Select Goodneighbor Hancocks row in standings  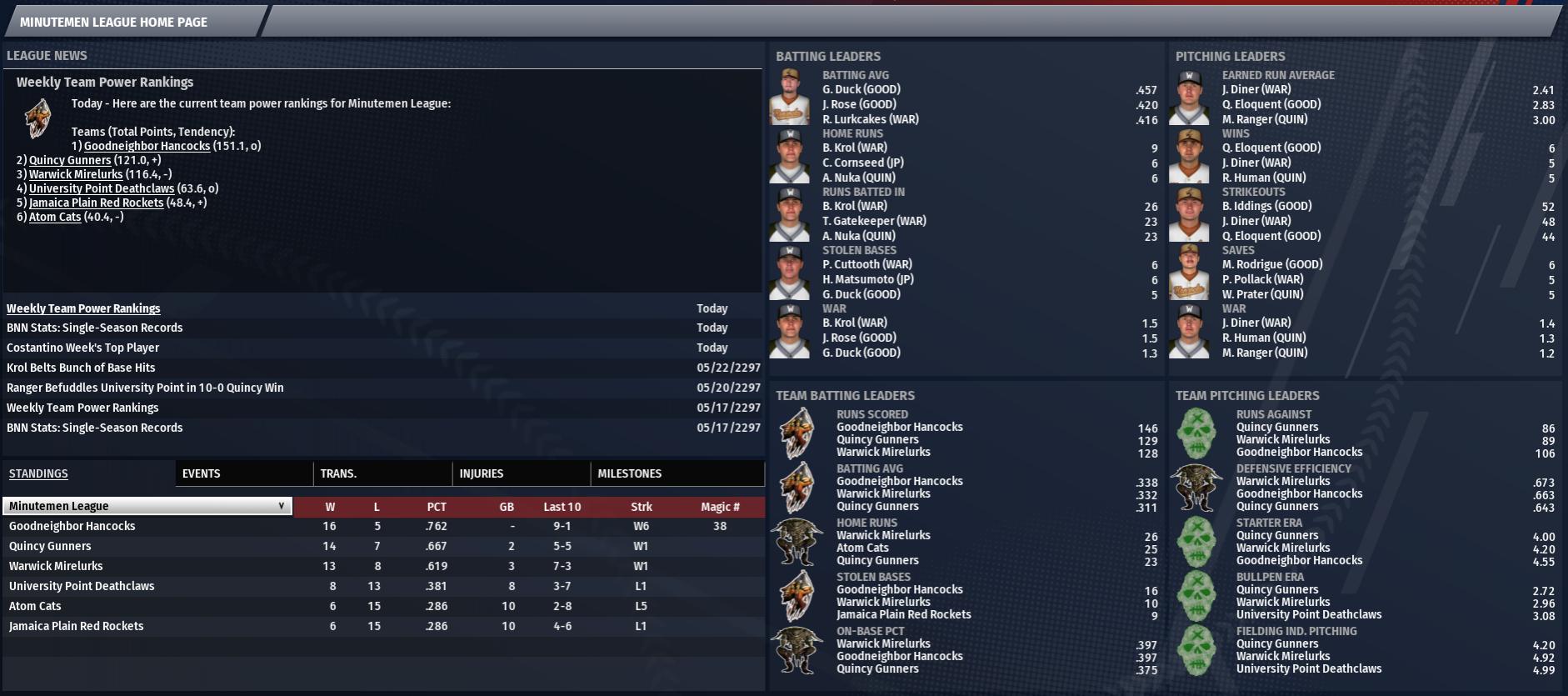[72, 526]
